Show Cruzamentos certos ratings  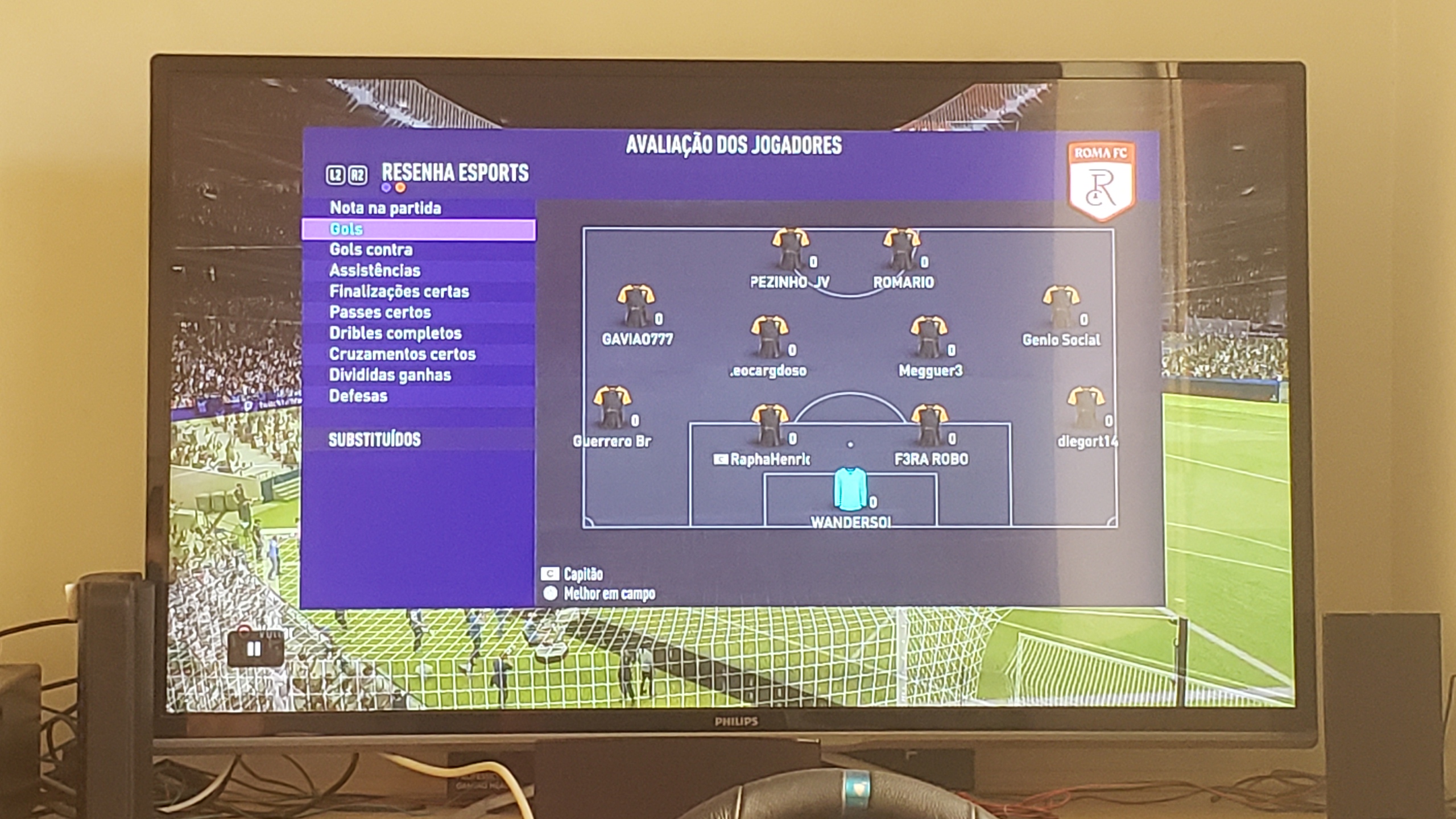click(402, 354)
